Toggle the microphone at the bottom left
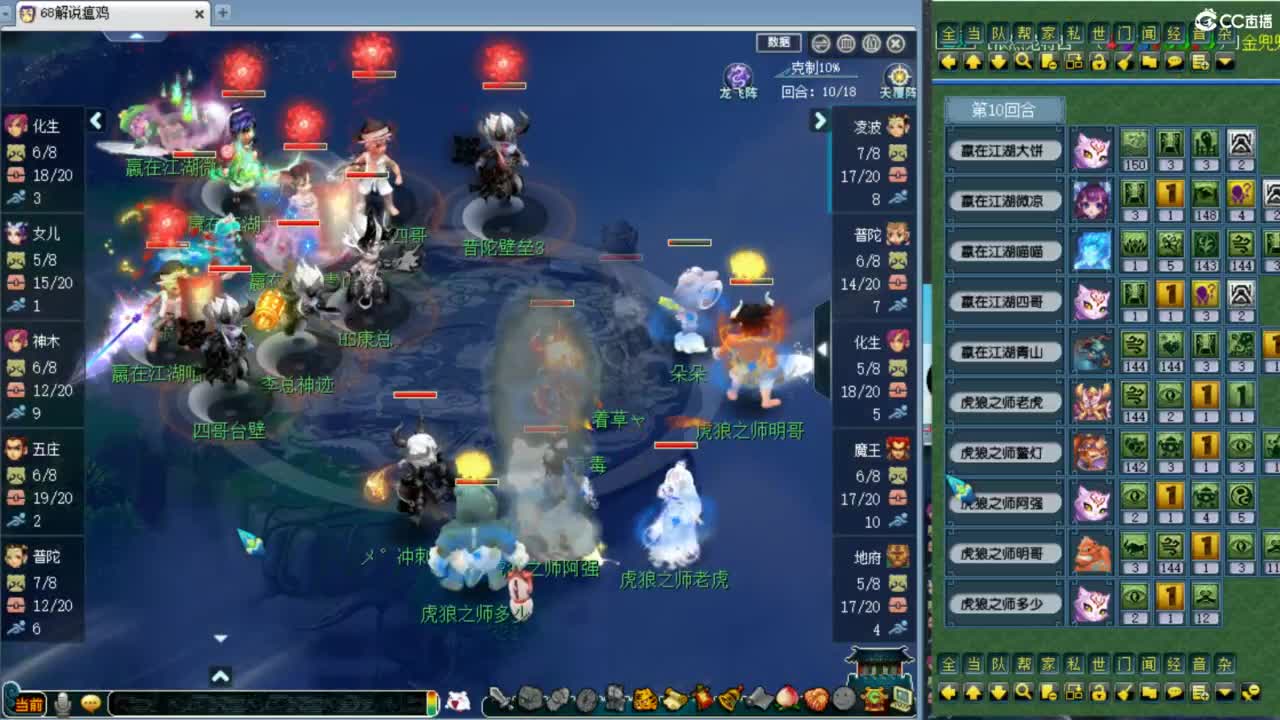1280x720 pixels. (x=65, y=701)
